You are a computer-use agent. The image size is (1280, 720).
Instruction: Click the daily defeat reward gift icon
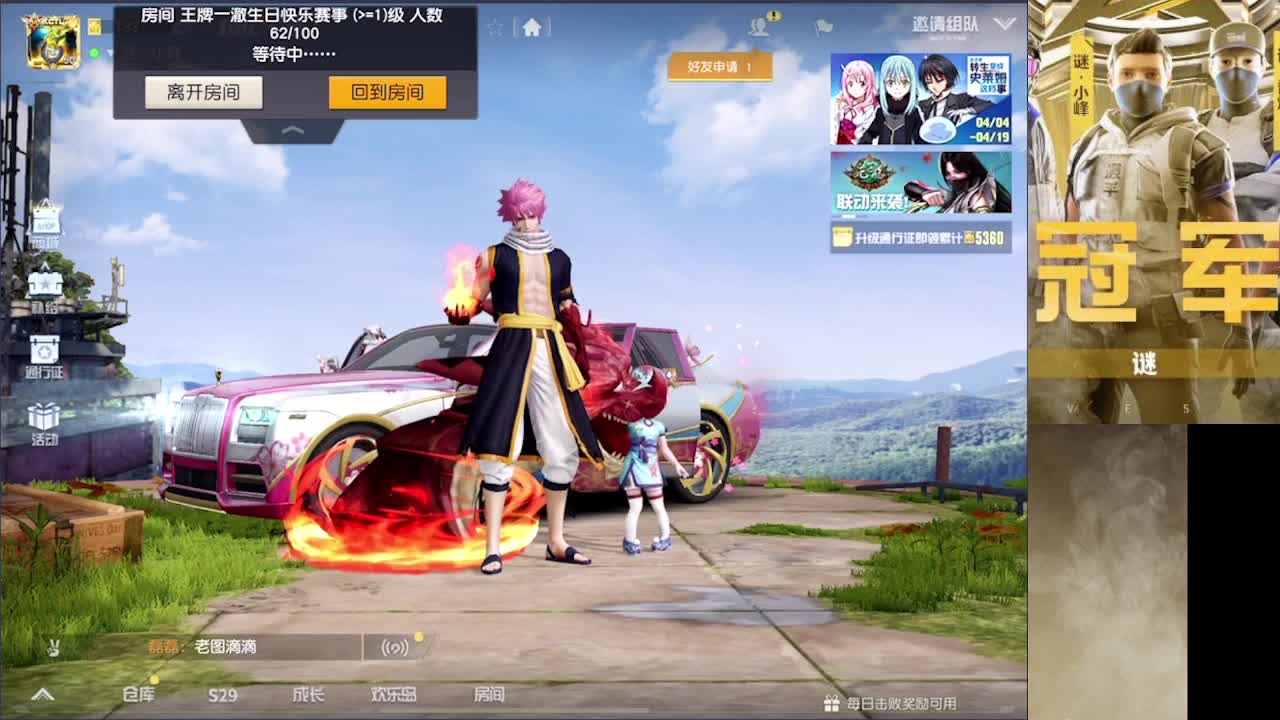(x=832, y=704)
